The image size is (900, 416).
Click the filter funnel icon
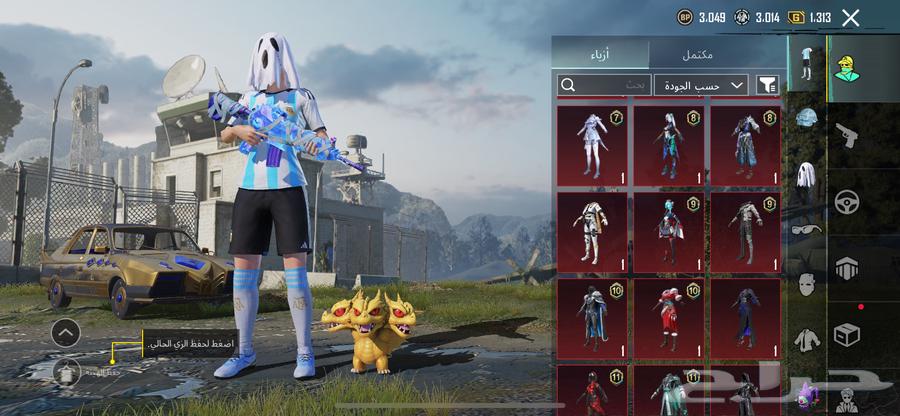coord(768,85)
